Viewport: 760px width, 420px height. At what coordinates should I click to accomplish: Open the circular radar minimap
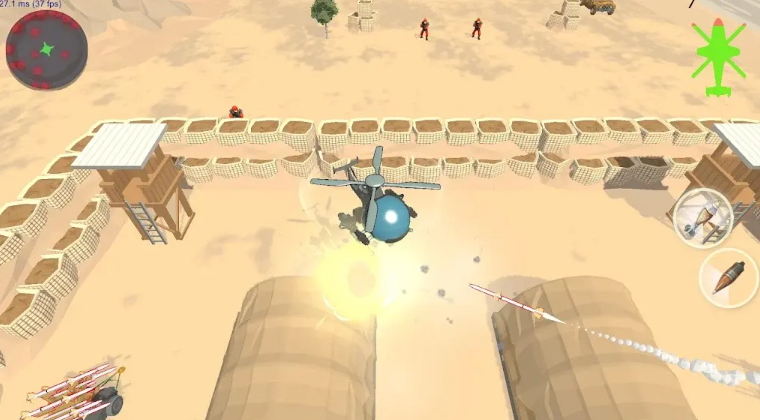47,51
